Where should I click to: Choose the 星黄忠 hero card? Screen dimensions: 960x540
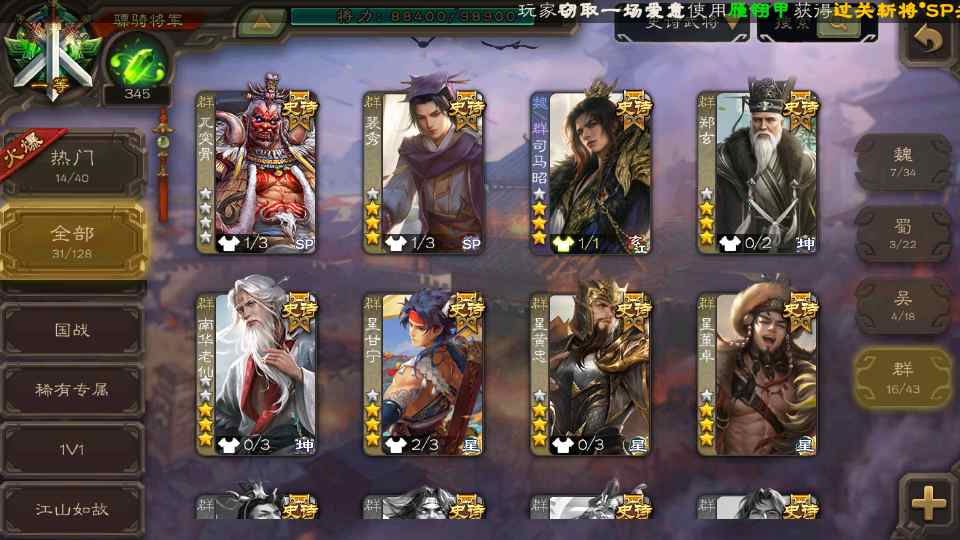591,372
